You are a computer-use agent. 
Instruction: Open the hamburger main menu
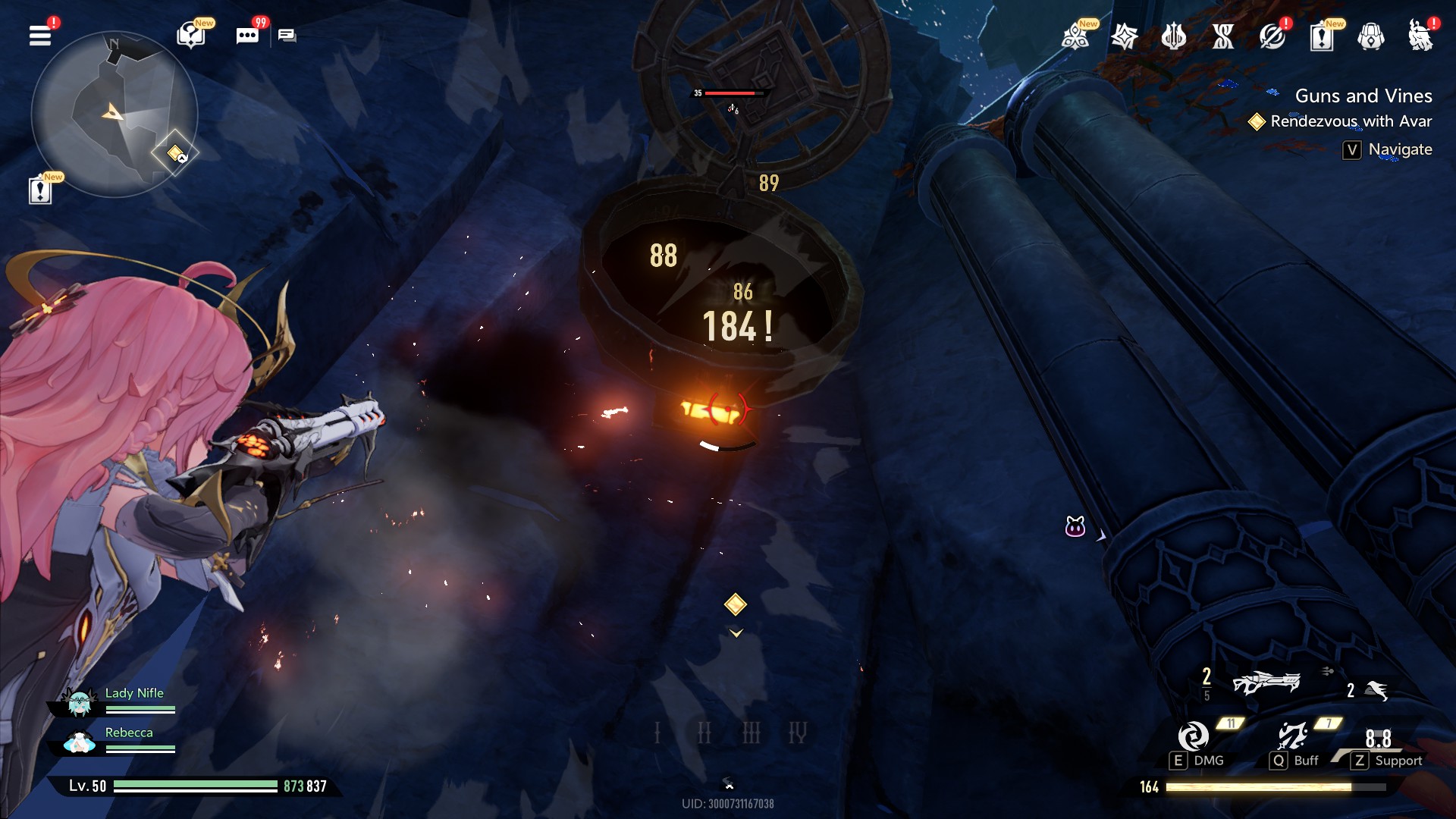pyautogui.click(x=40, y=36)
